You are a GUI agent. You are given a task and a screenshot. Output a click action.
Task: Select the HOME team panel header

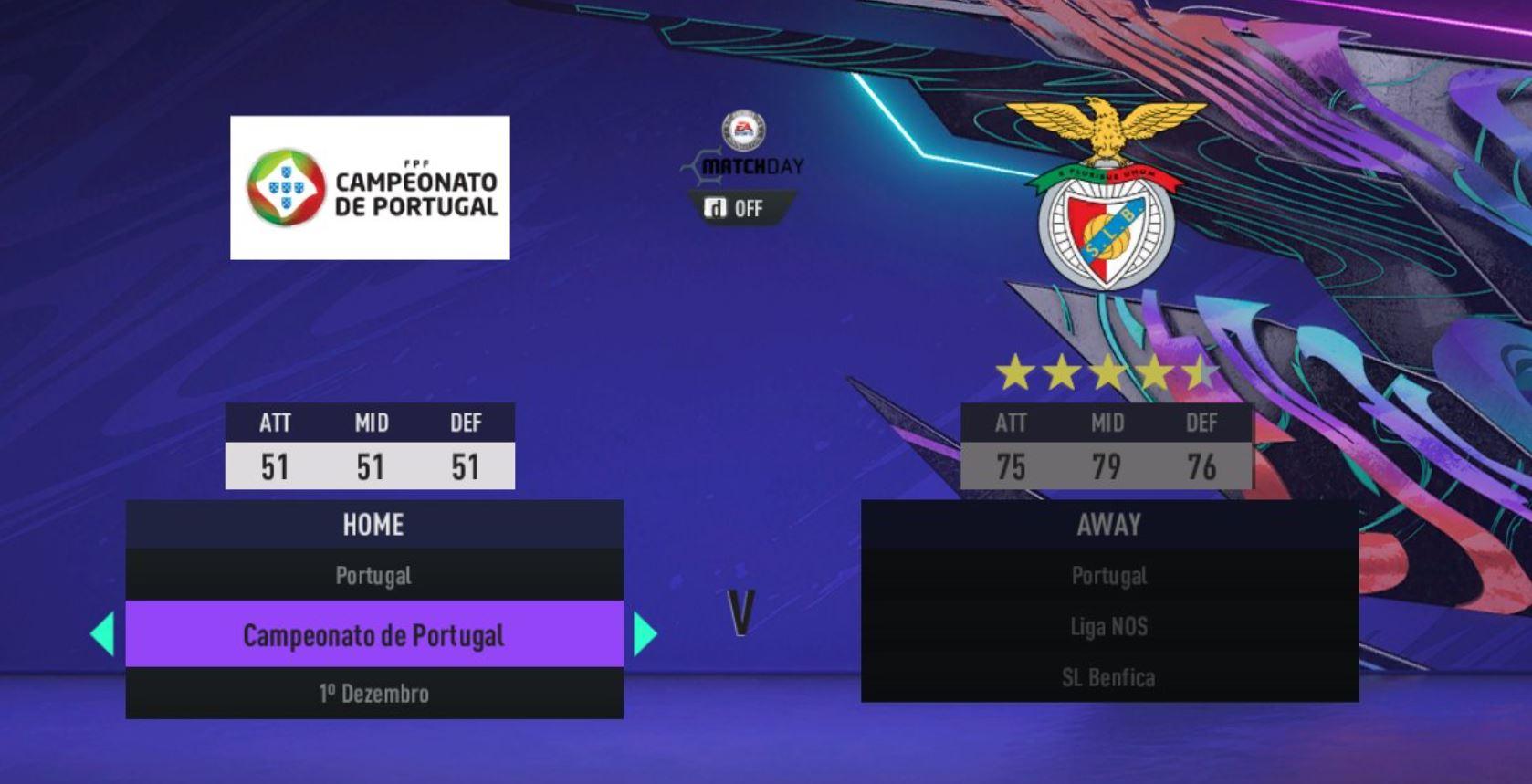(x=373, y=524)
